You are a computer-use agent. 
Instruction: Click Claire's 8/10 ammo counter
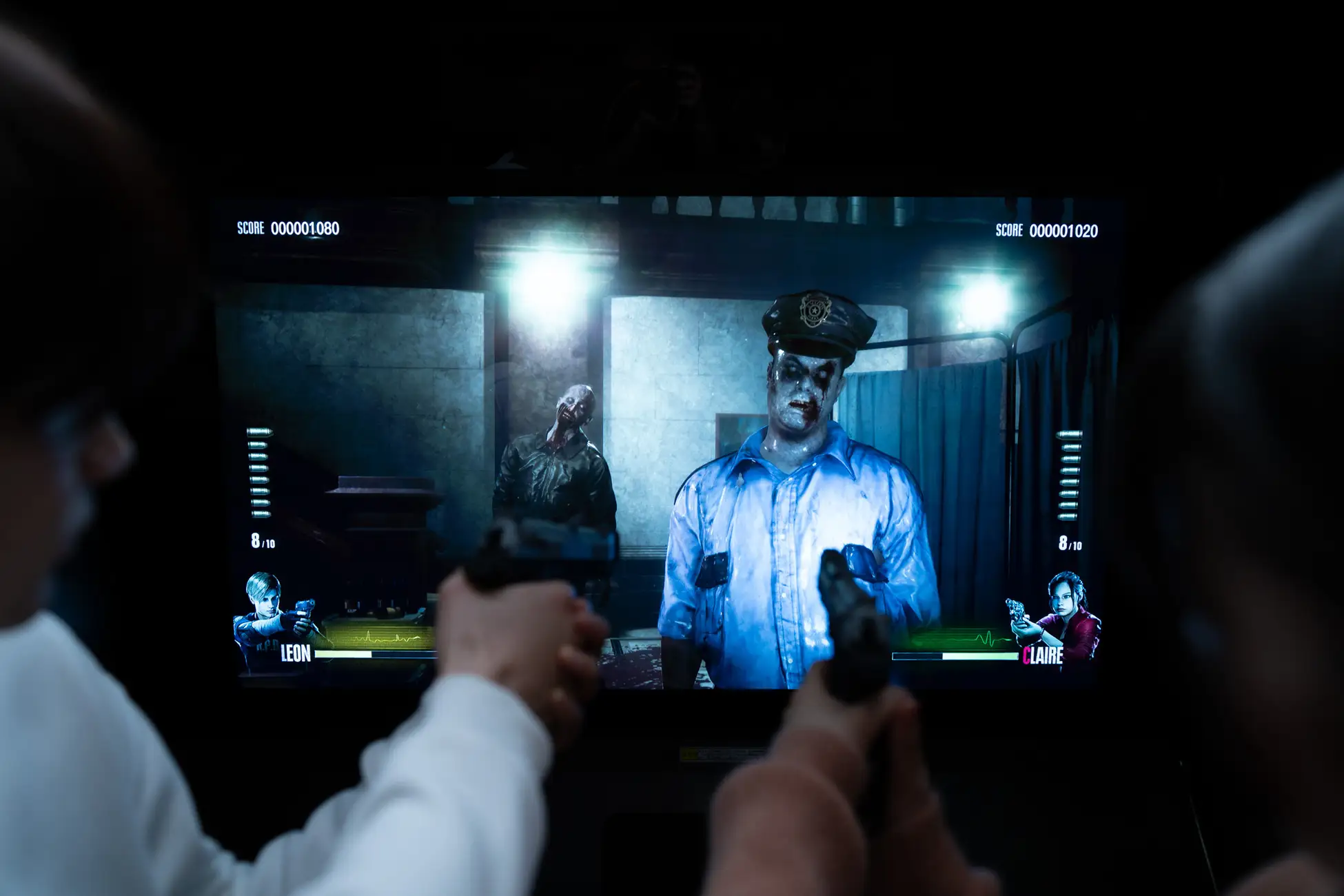click(1069, 542)
